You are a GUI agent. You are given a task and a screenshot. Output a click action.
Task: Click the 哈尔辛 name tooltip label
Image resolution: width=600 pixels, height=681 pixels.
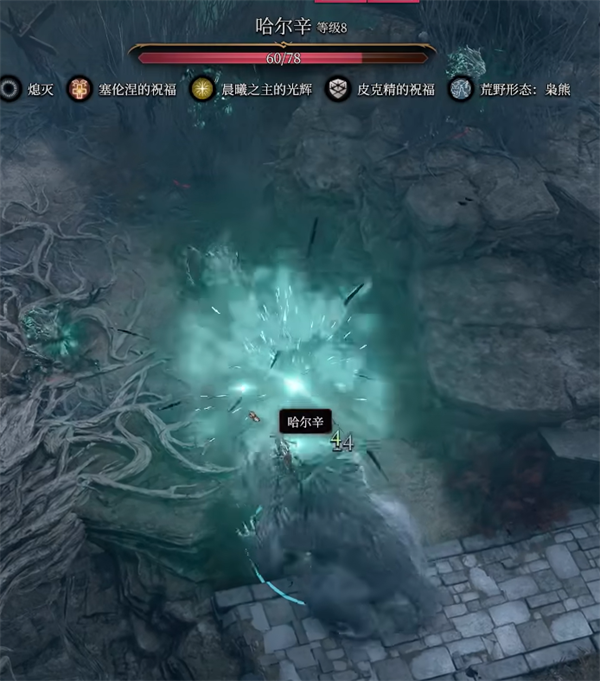(x=304, y=421)
